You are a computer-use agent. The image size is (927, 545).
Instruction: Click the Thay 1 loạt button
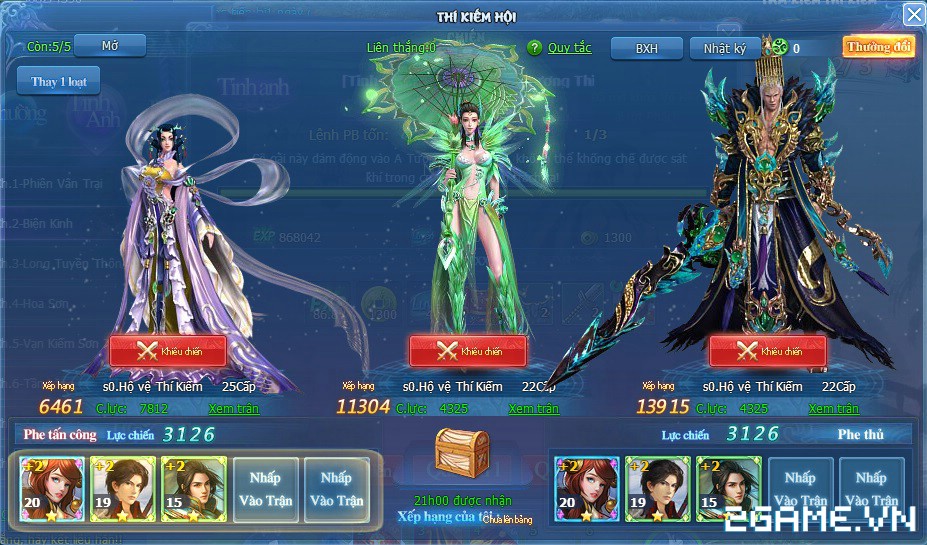(58, 81)
